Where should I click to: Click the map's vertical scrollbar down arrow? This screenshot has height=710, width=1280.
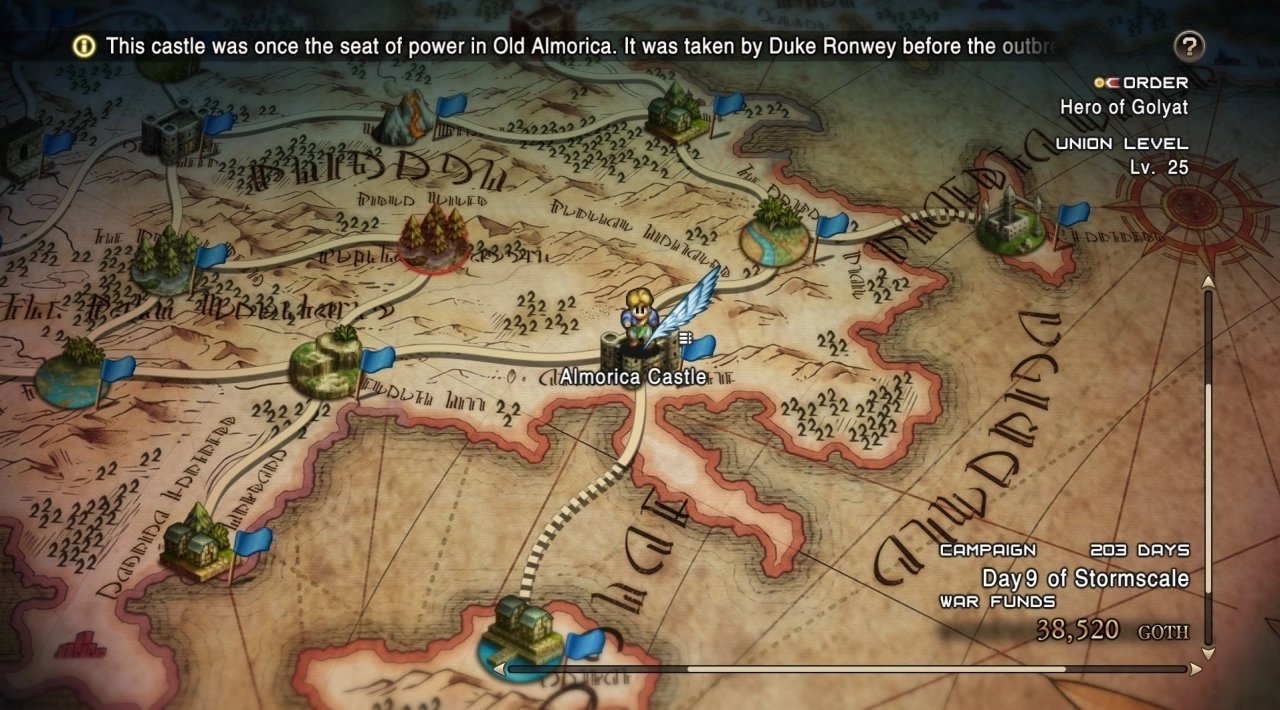click(1208, 655)
